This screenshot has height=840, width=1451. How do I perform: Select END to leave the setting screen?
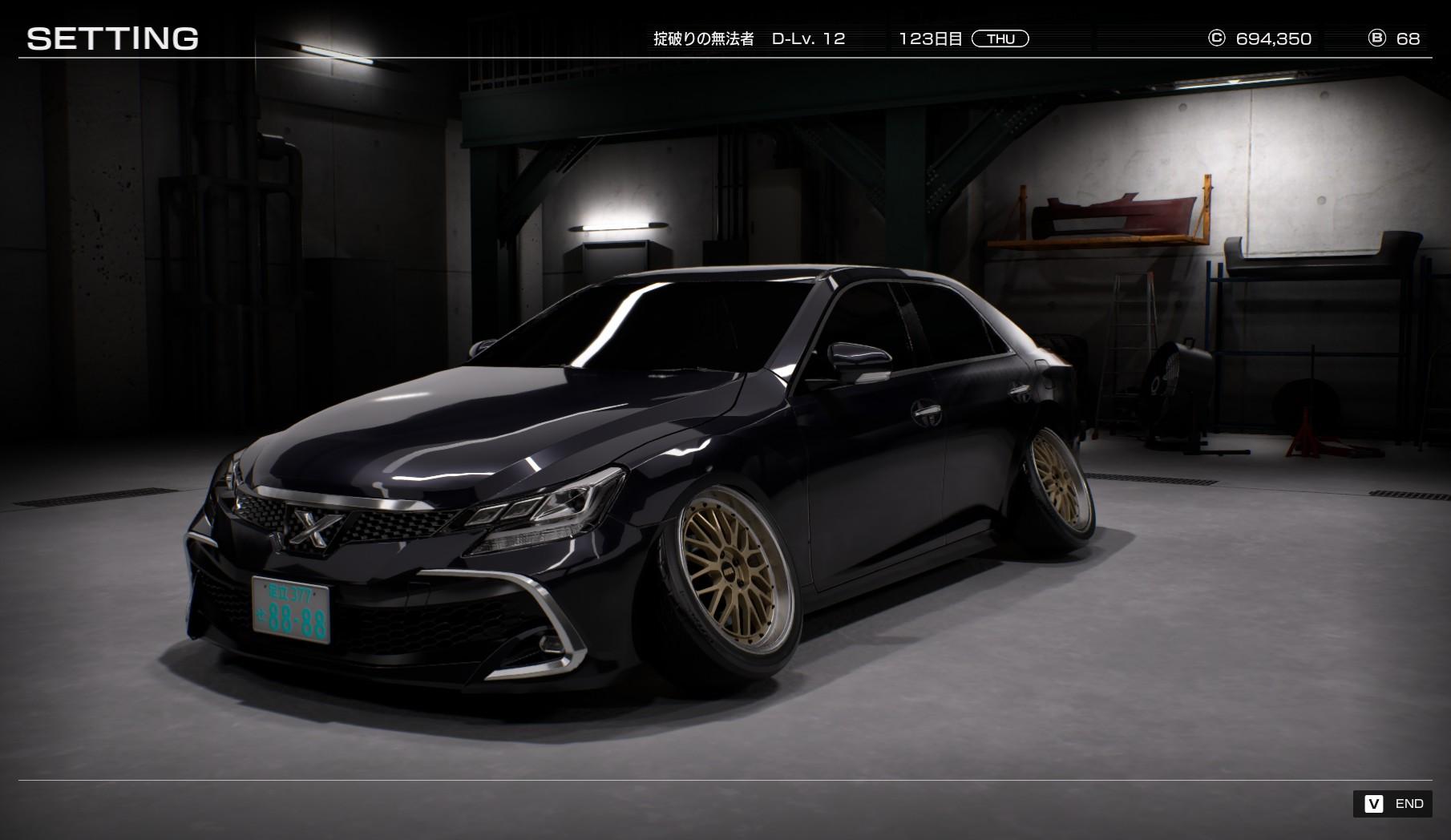(x=1393, y=804)
